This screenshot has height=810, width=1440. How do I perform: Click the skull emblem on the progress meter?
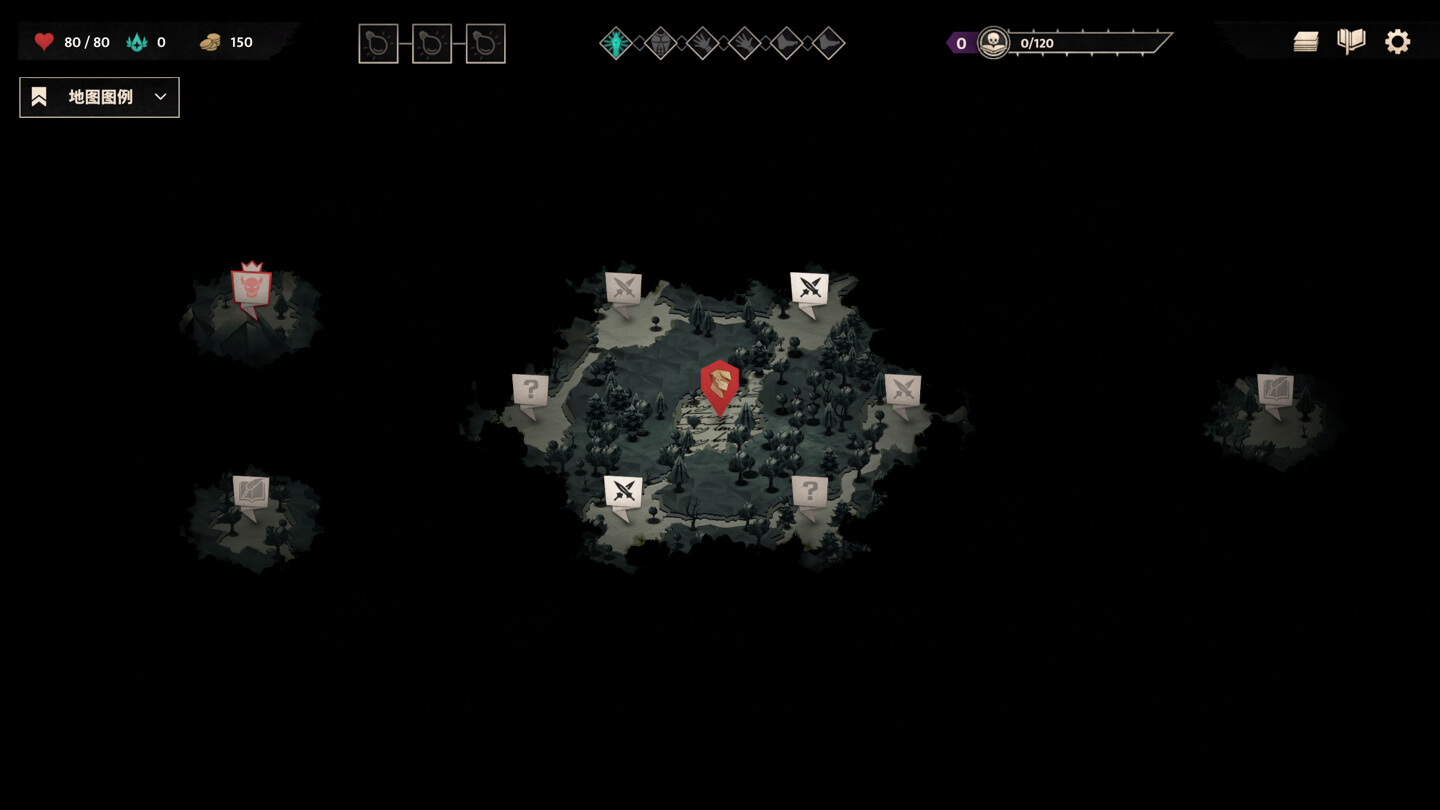click(993, 43)
